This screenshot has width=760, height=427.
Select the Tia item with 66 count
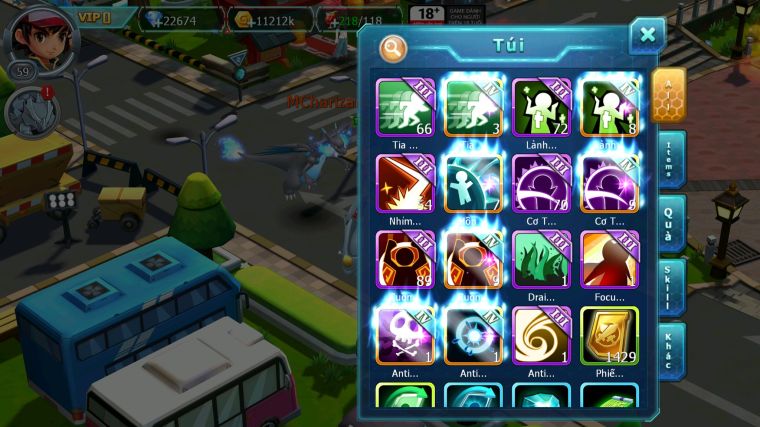pos(404,108)
